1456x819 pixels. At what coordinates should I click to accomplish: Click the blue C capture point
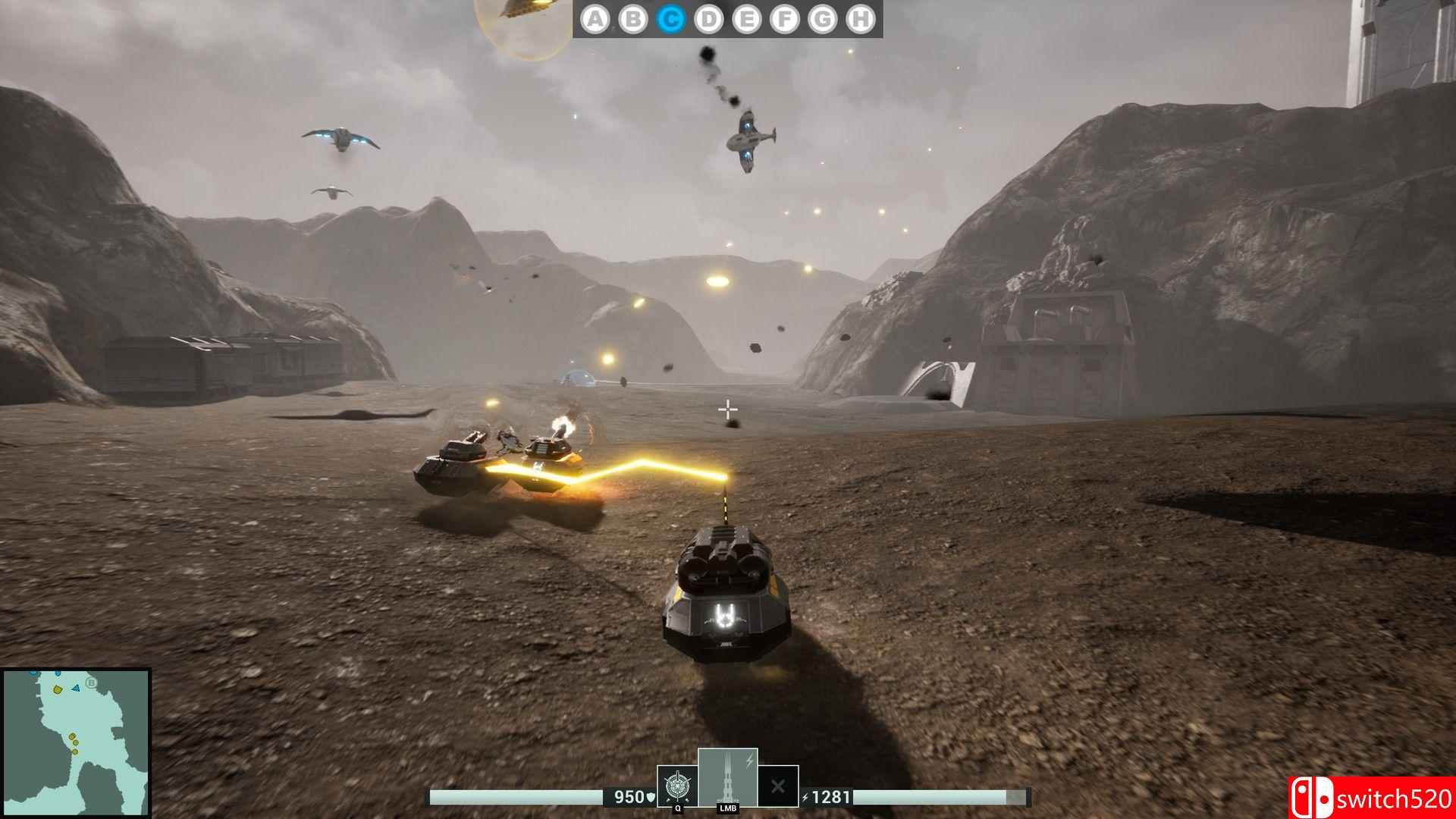tap(671, 19)
